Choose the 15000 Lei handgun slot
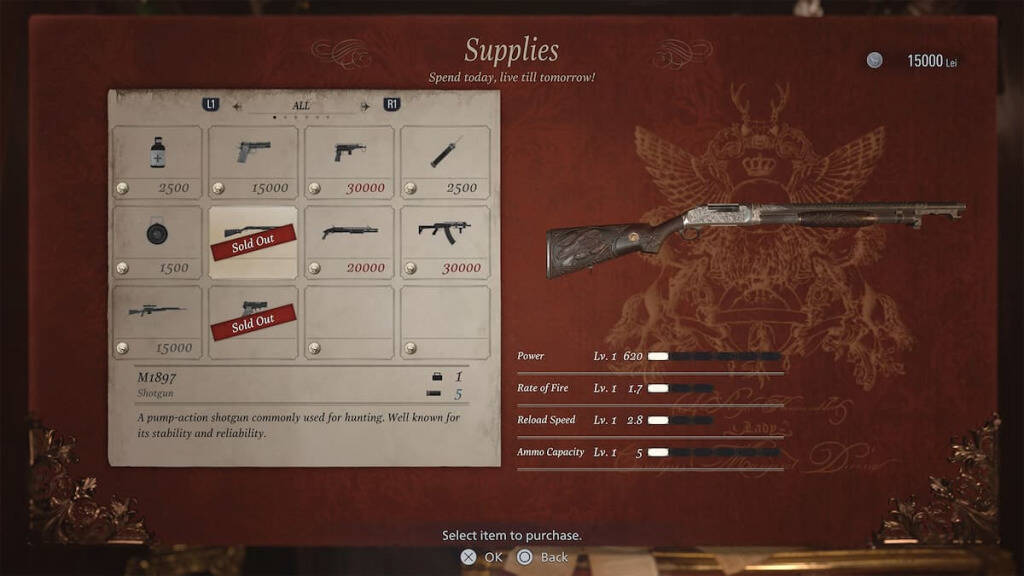 pyautogui.click(x=253, y=161)
